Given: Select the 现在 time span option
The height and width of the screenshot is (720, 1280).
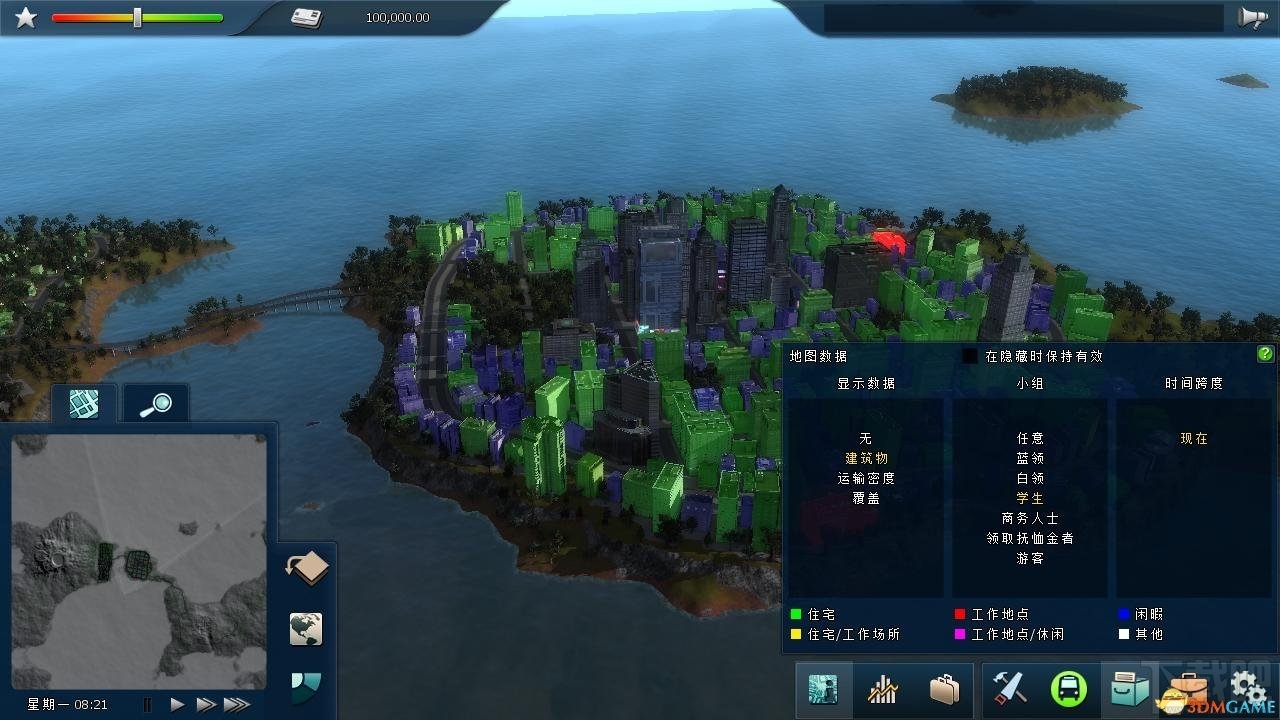Looking at the screenshot, I should 1190,437.
